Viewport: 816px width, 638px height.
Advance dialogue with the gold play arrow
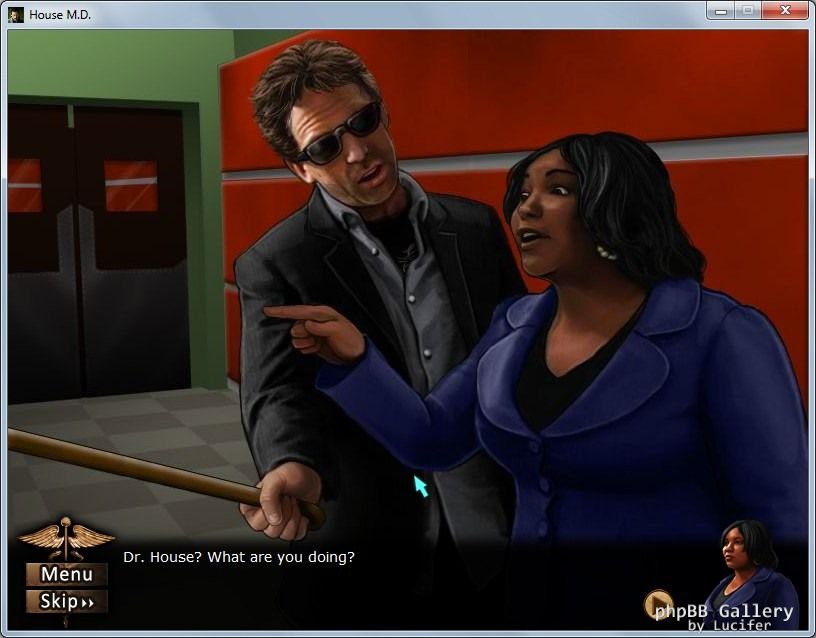pyautogui.click(x=658, y=604)
